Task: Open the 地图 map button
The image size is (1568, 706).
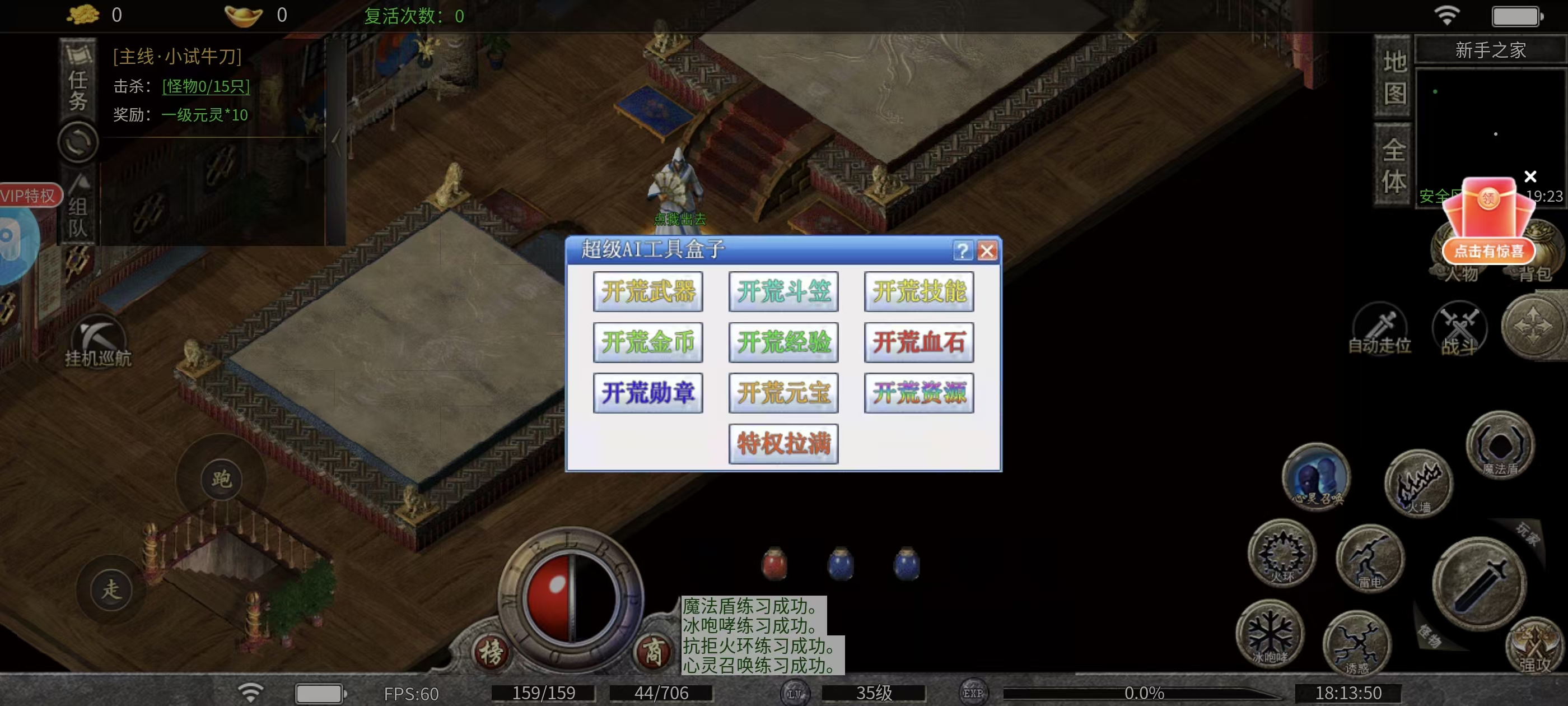Action: pyautogui.click(x=1394, y=77)
